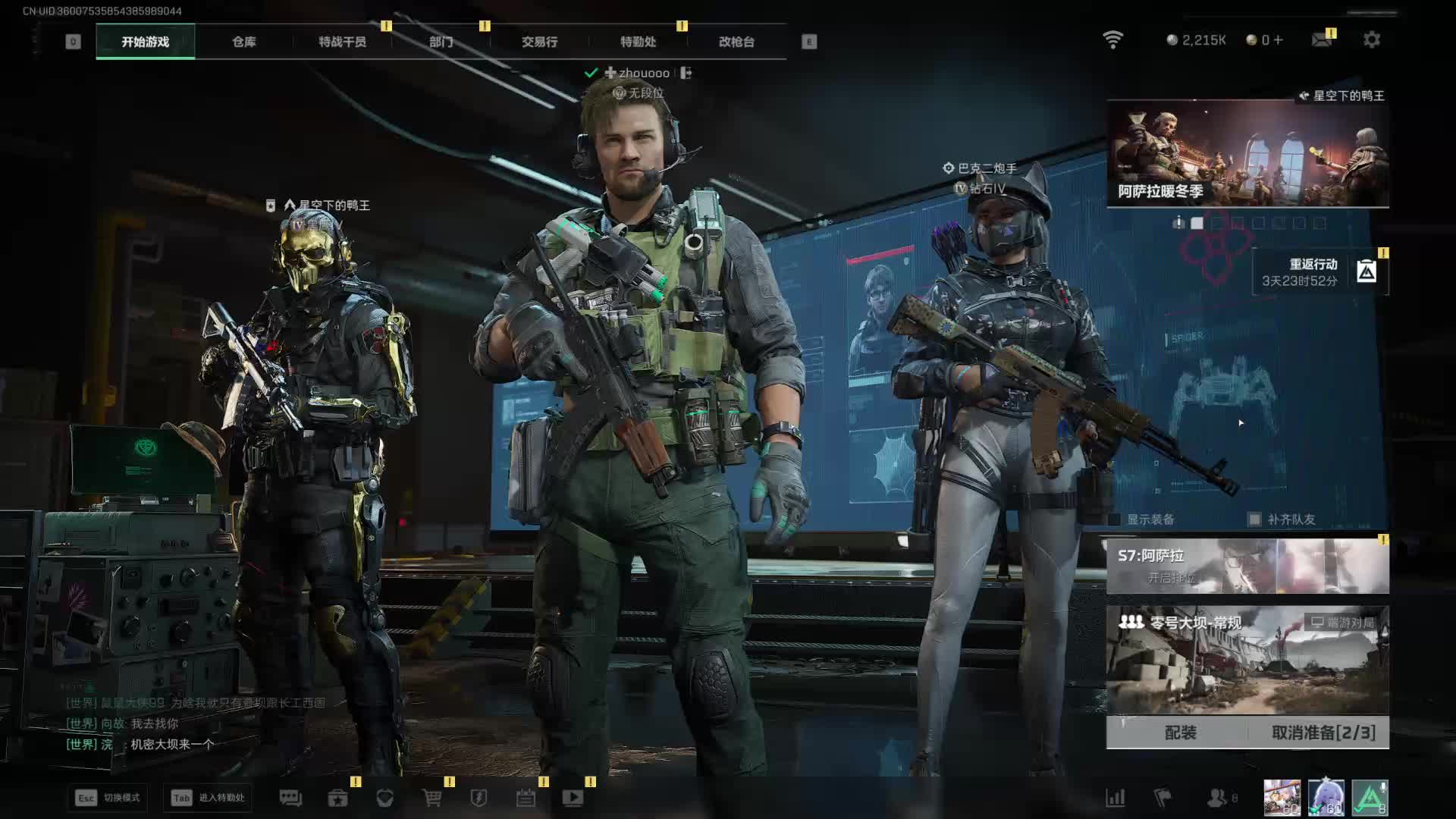This screenshot has height=819, width=1456.
Task: Open the statistics bar chart icon
Action: pyautogui.click(x=1115, y=798)
